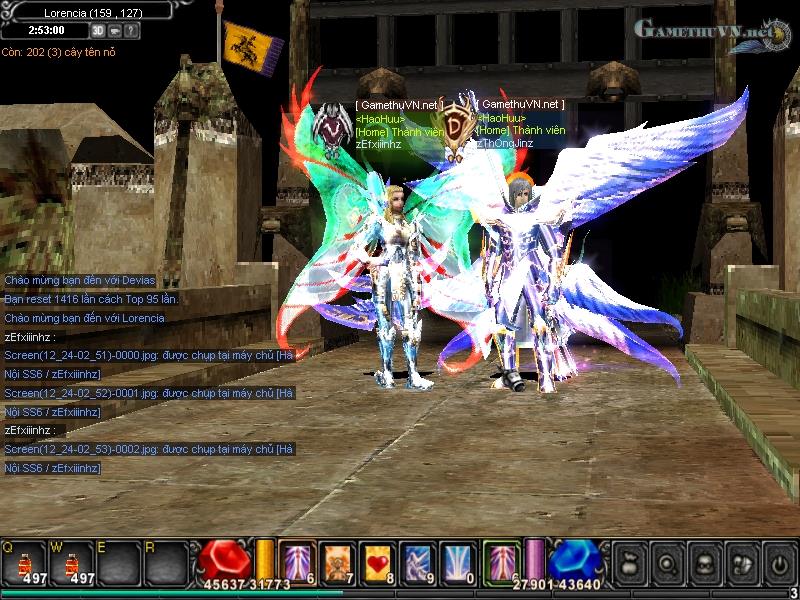Click the magnifier icon menu button
The image size is (800, 600).
tap(666, 562)
